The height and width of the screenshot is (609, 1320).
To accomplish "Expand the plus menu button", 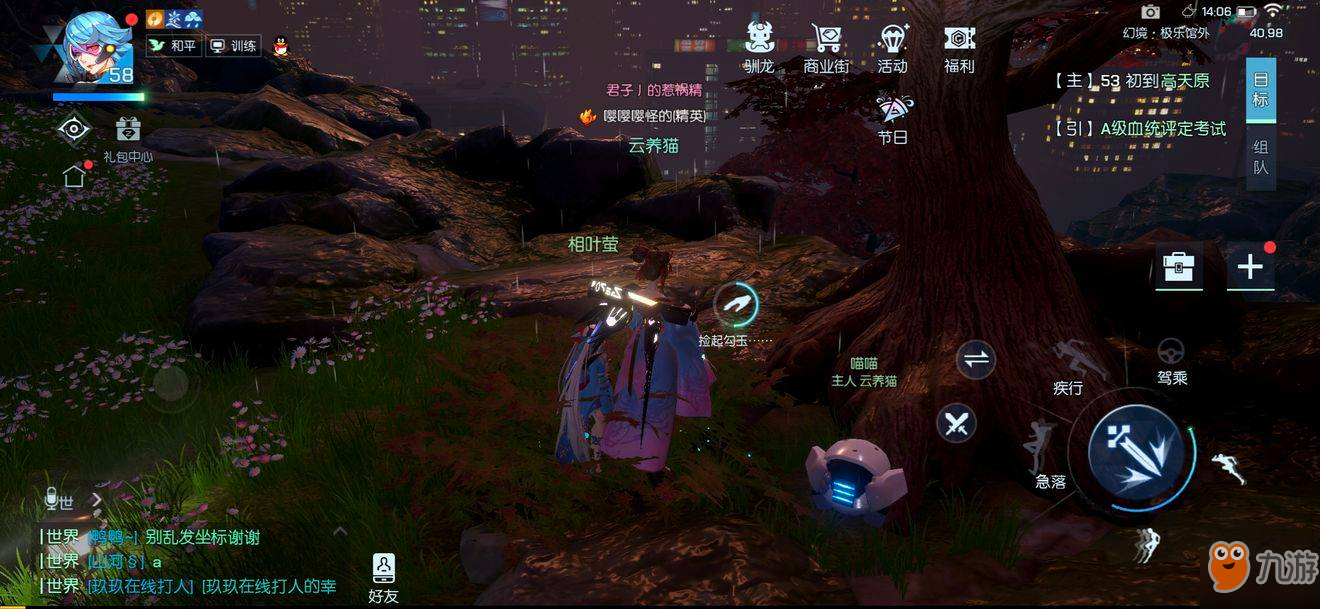I will (x=1250, y=267).
